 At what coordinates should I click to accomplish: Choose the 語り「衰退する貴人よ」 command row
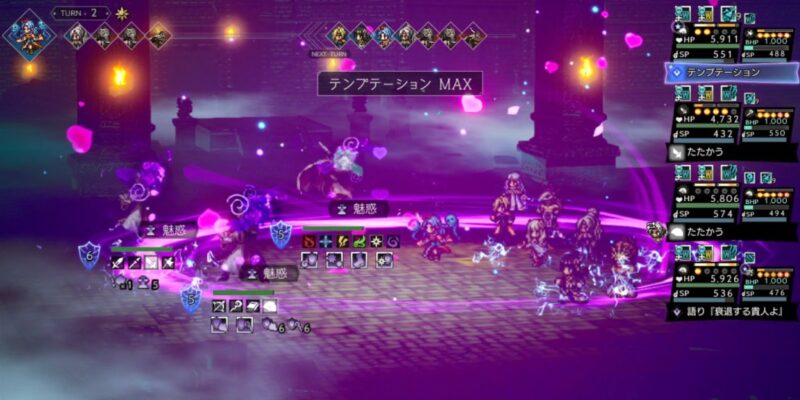(728, 311)
